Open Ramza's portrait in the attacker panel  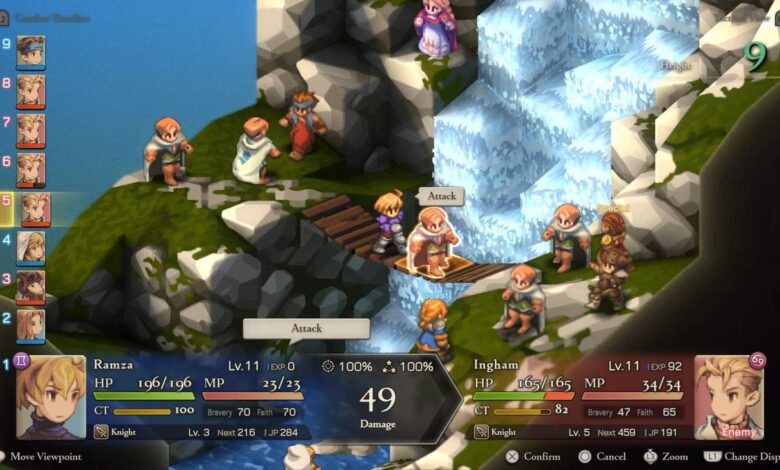[x=50, y=397]
